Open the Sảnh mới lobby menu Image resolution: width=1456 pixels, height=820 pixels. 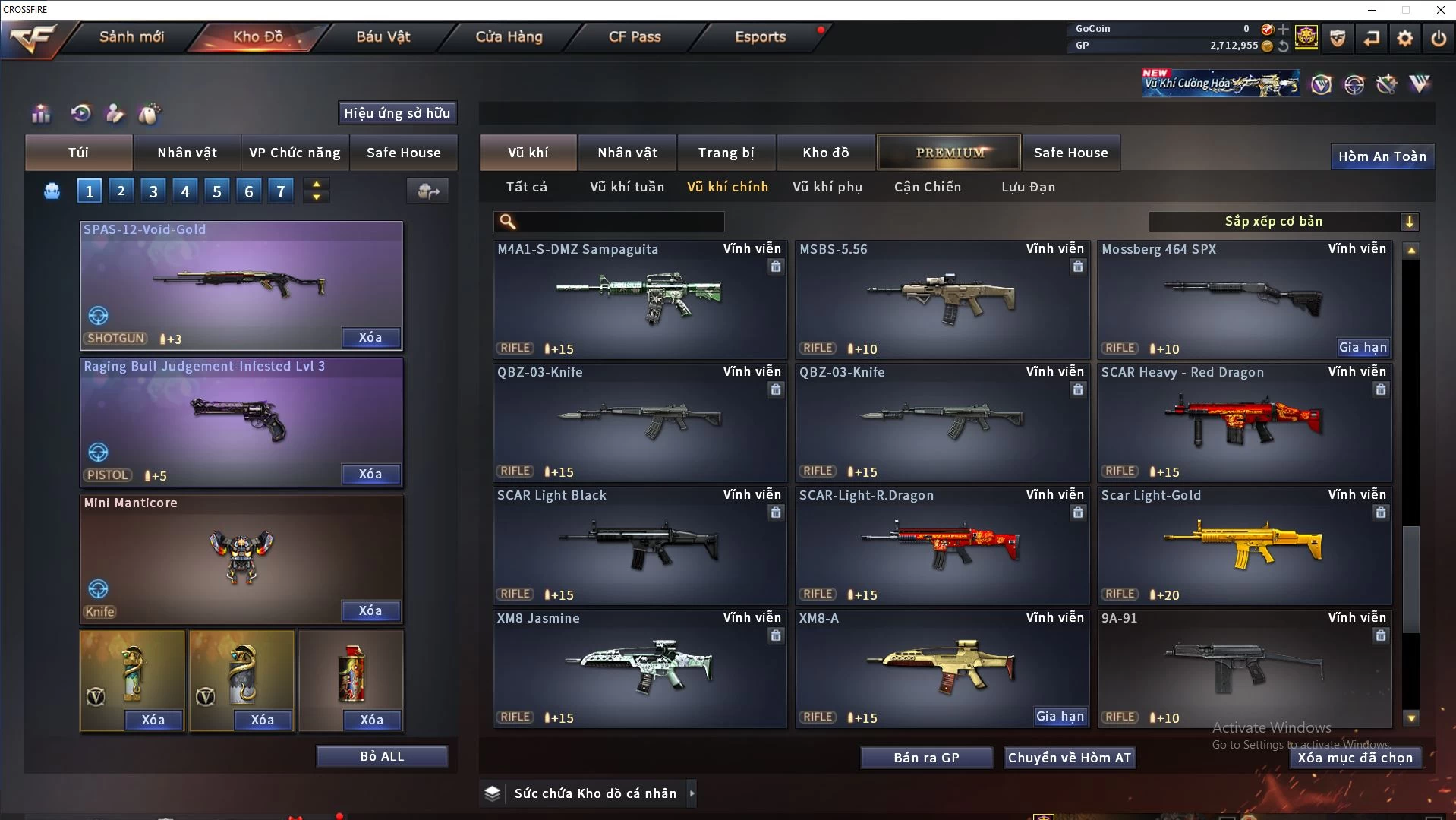(x=131, y=36)
